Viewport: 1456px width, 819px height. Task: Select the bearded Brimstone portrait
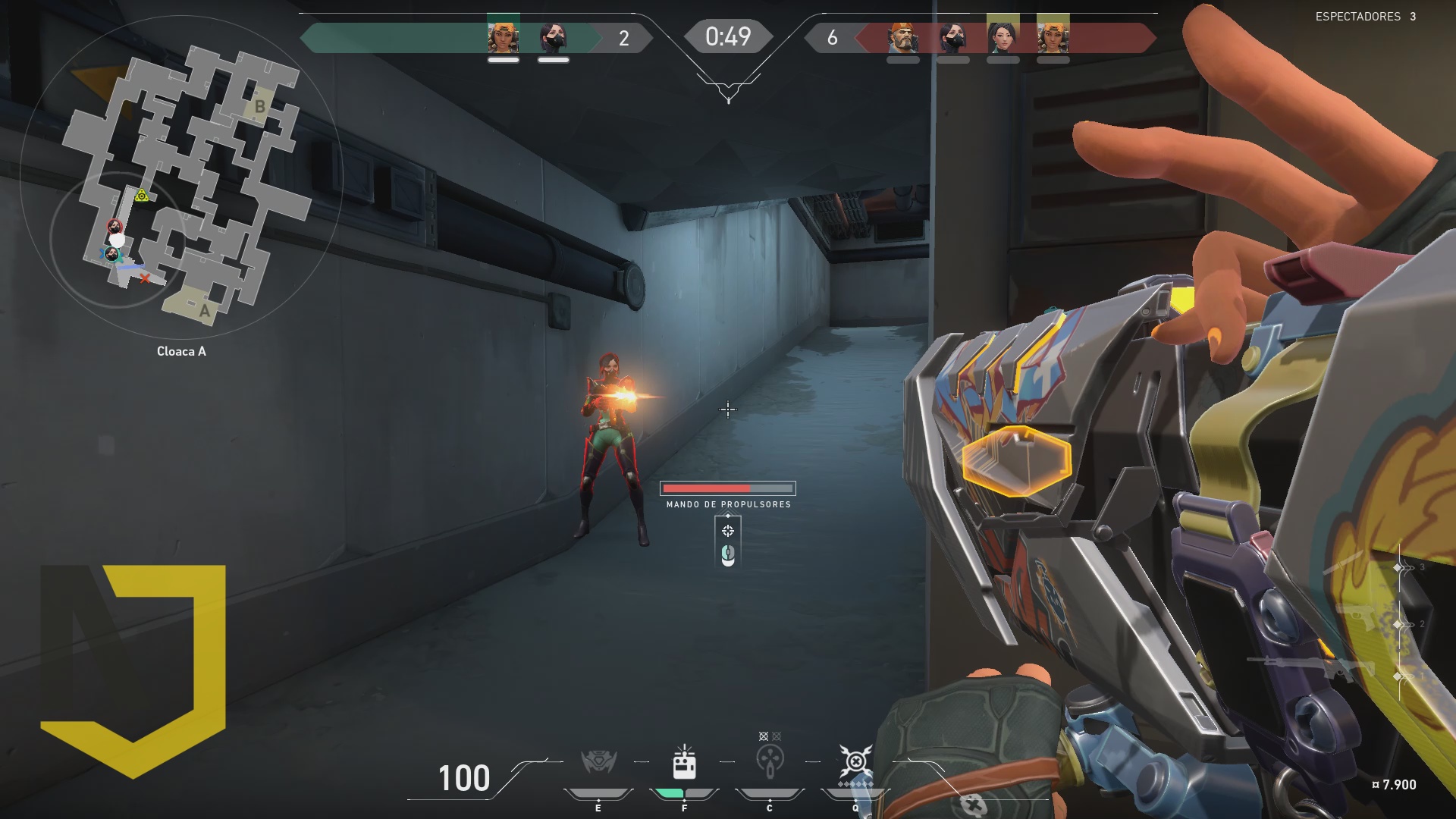click(902, 37)
